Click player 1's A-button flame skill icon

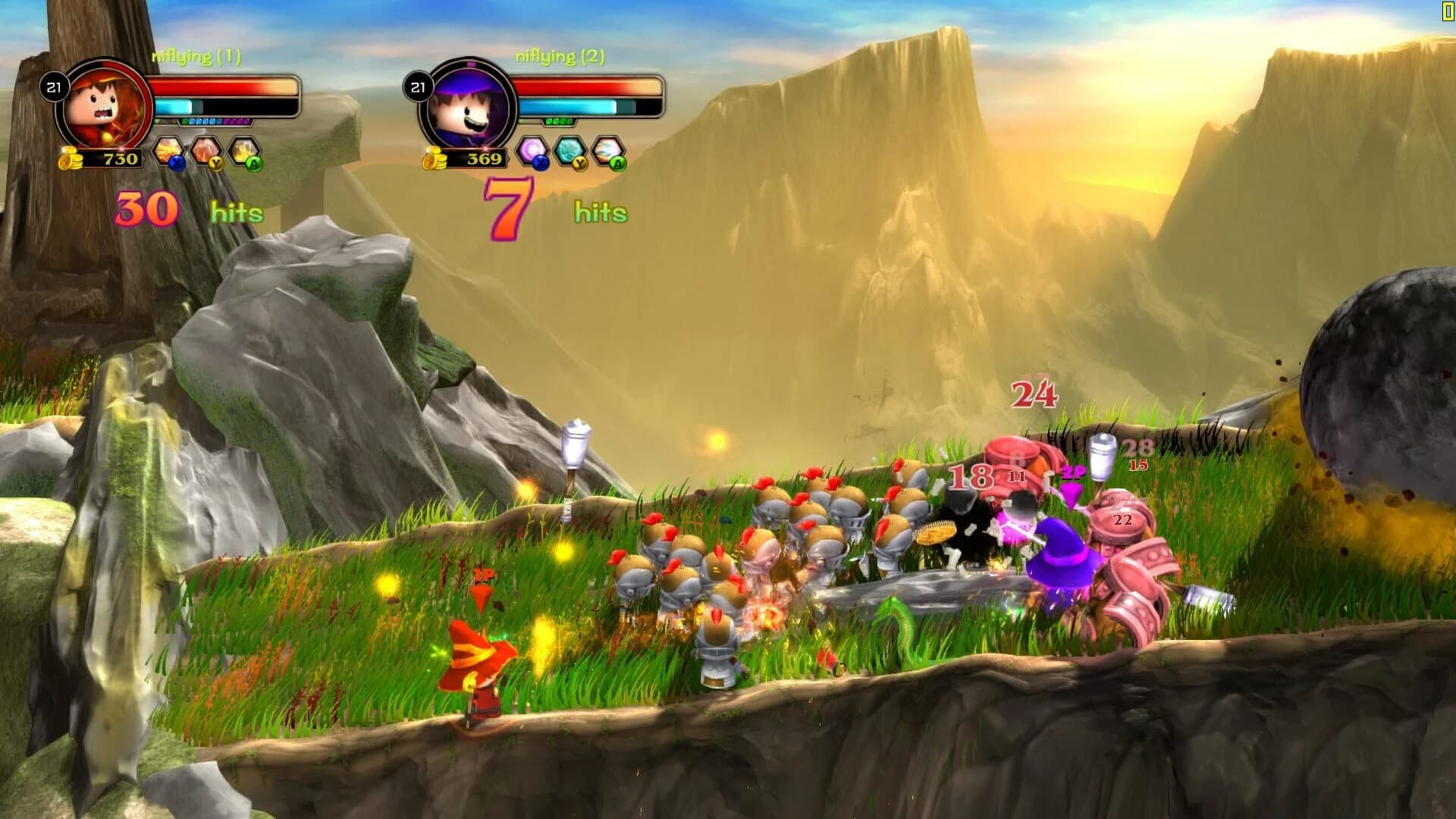244,149
